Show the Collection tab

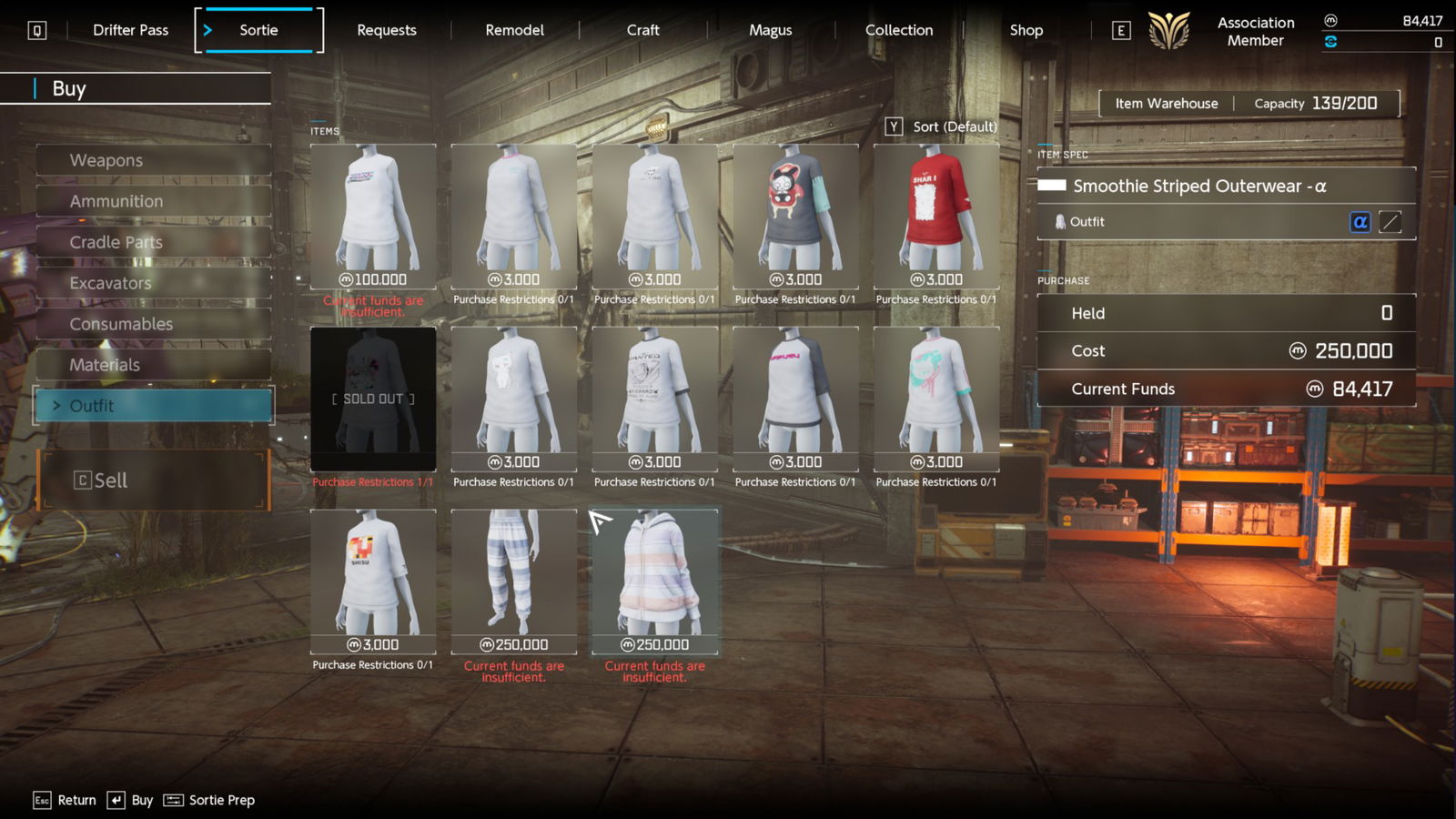click(x=898, y=30)
